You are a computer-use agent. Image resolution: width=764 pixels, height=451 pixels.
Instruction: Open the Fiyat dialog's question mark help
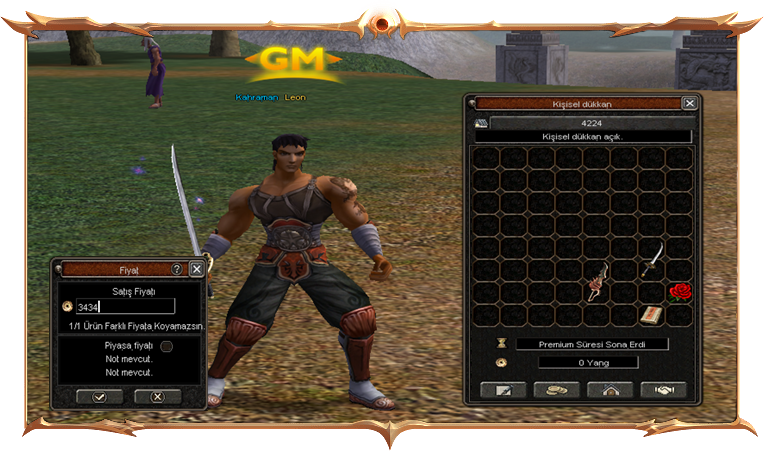pyautogui.click(x=177, y=269)
